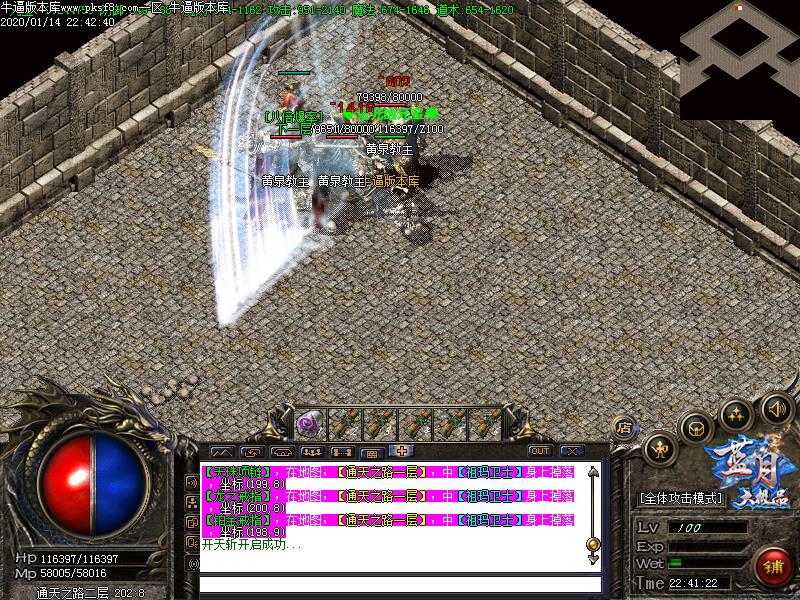Click the red 铺 stall button

[774, 566]
